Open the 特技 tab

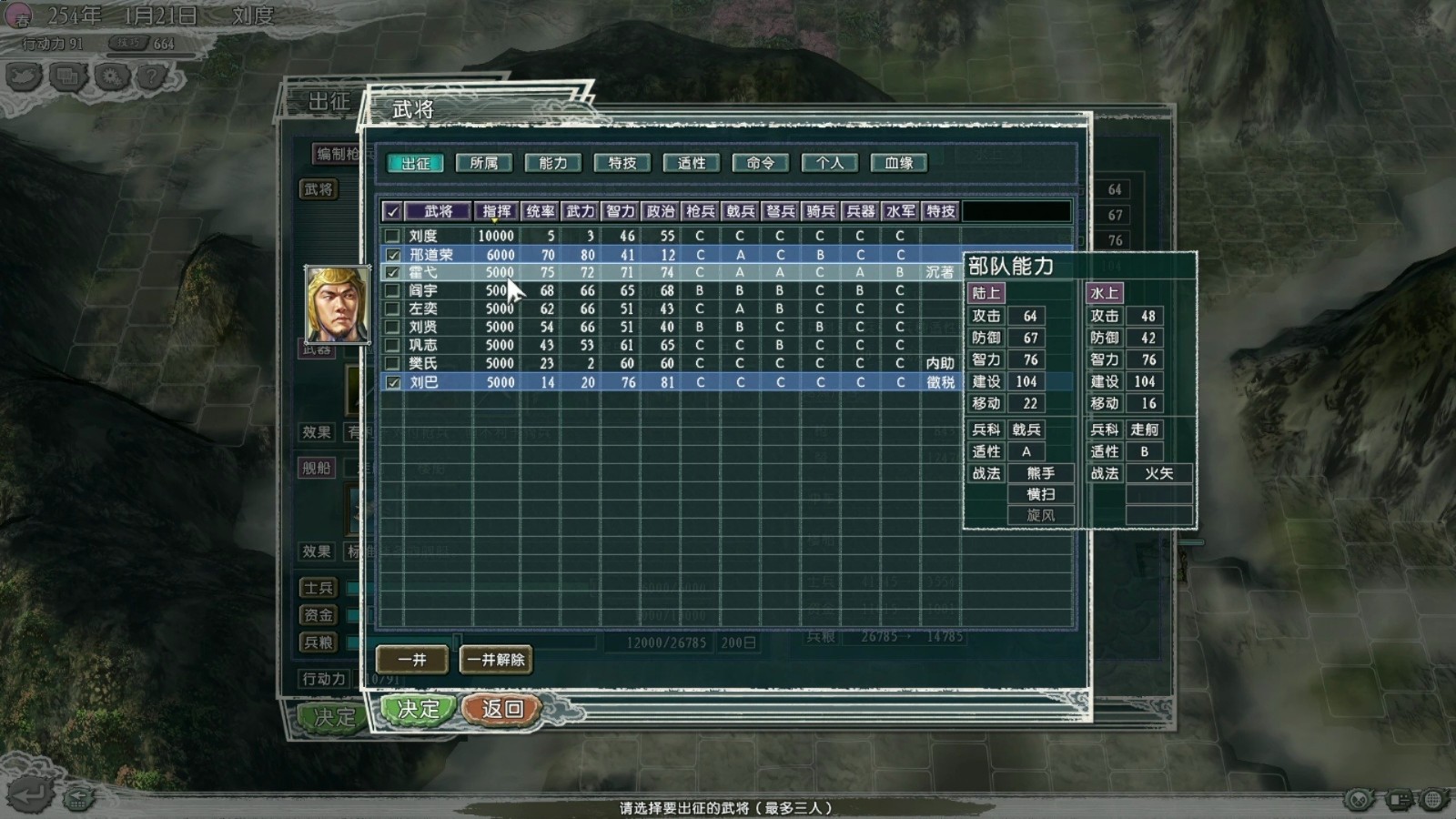pyautogui.click(x=622, y=163)
